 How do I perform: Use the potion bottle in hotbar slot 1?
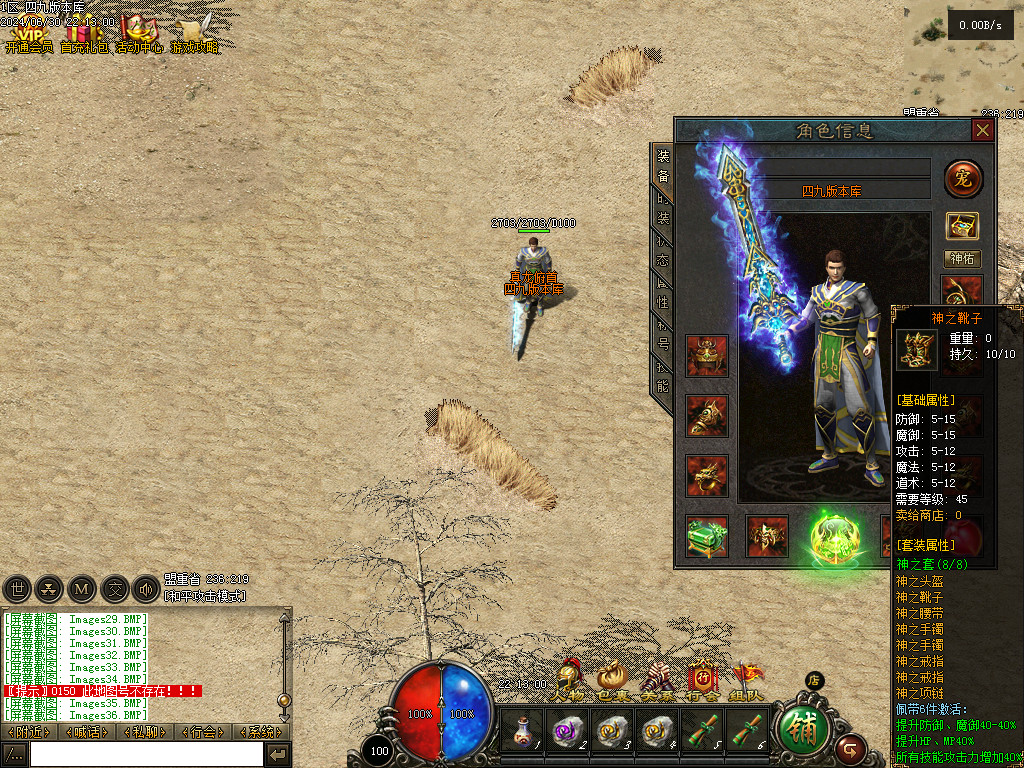pos(521,731)
